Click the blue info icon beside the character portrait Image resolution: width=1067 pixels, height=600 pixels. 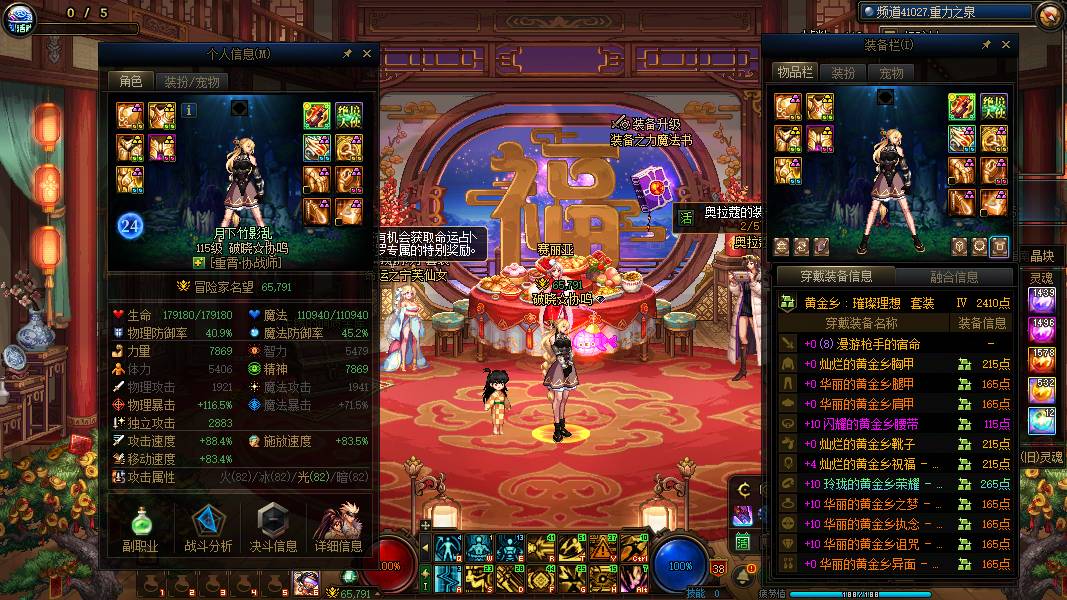coord(189,110)
